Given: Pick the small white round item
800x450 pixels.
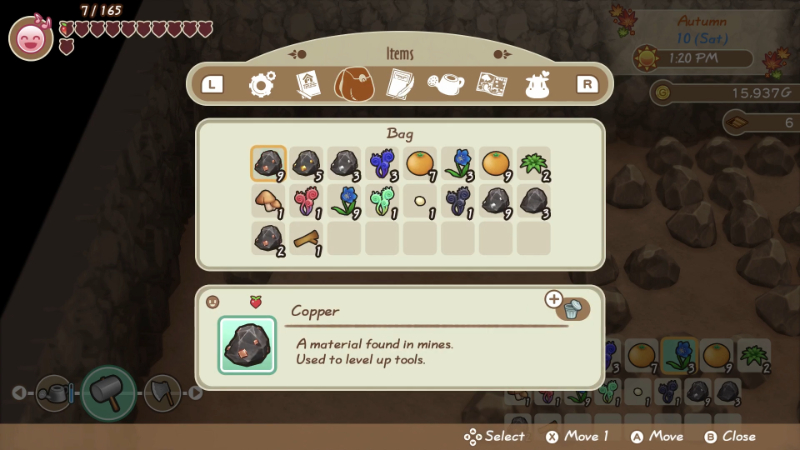Looking at the screenshot, I should pos(420,201).
